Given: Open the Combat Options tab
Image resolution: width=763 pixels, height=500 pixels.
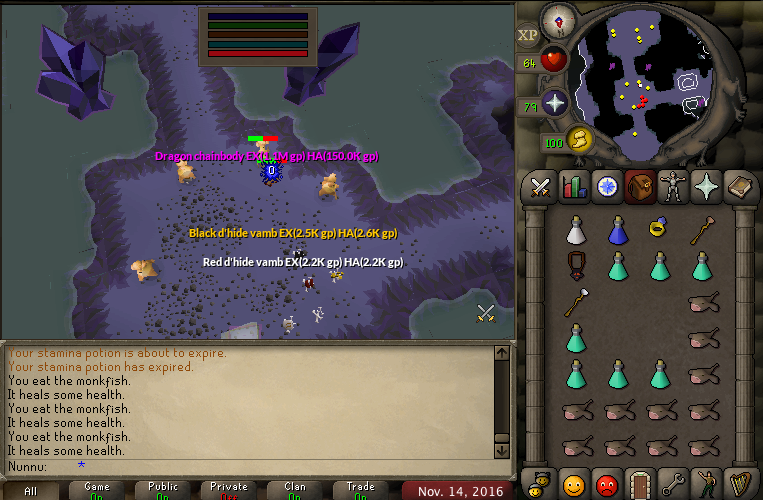Looking at the screenshot, I should point(541,187).
